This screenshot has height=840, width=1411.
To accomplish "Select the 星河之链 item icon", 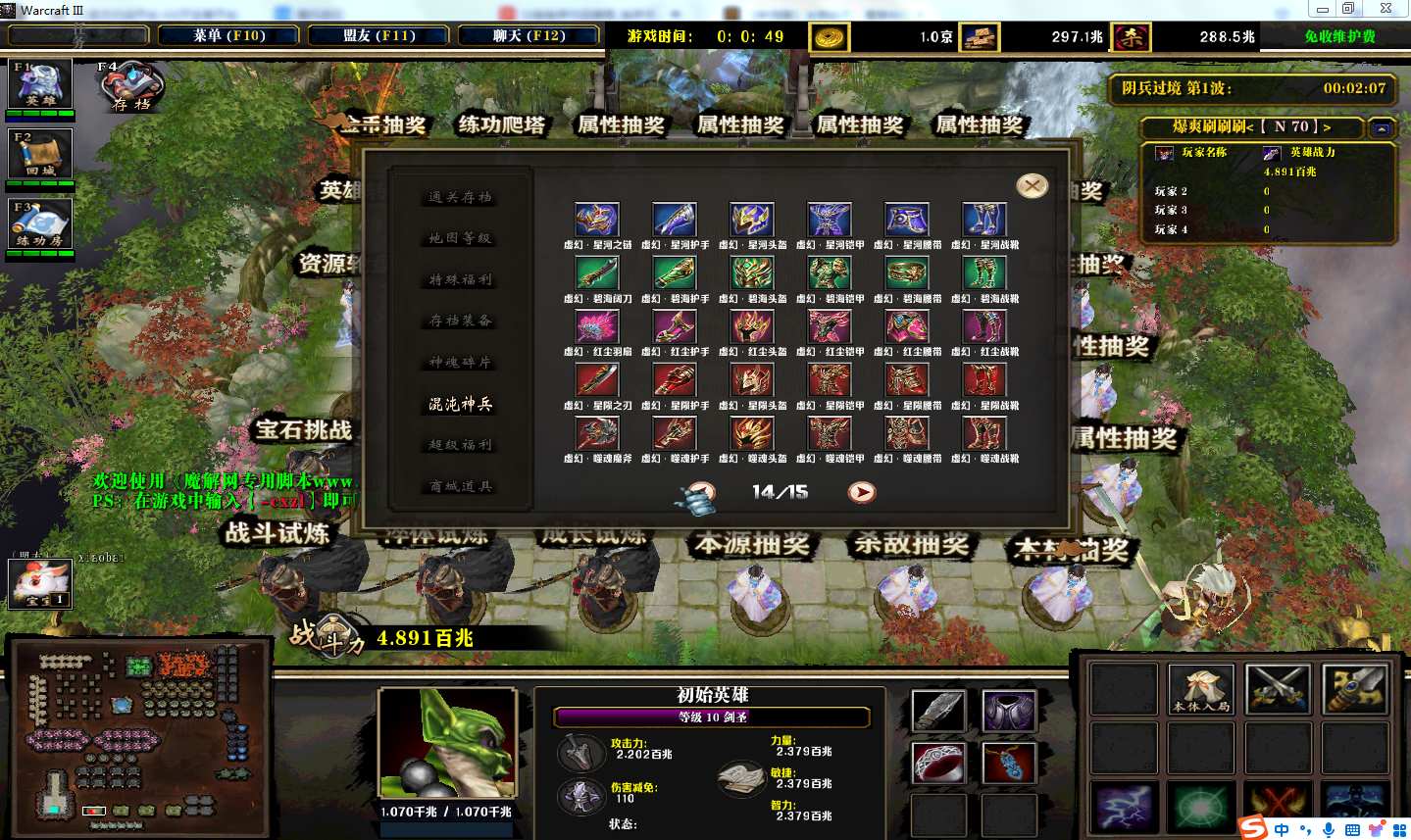I will pos(597,221).
